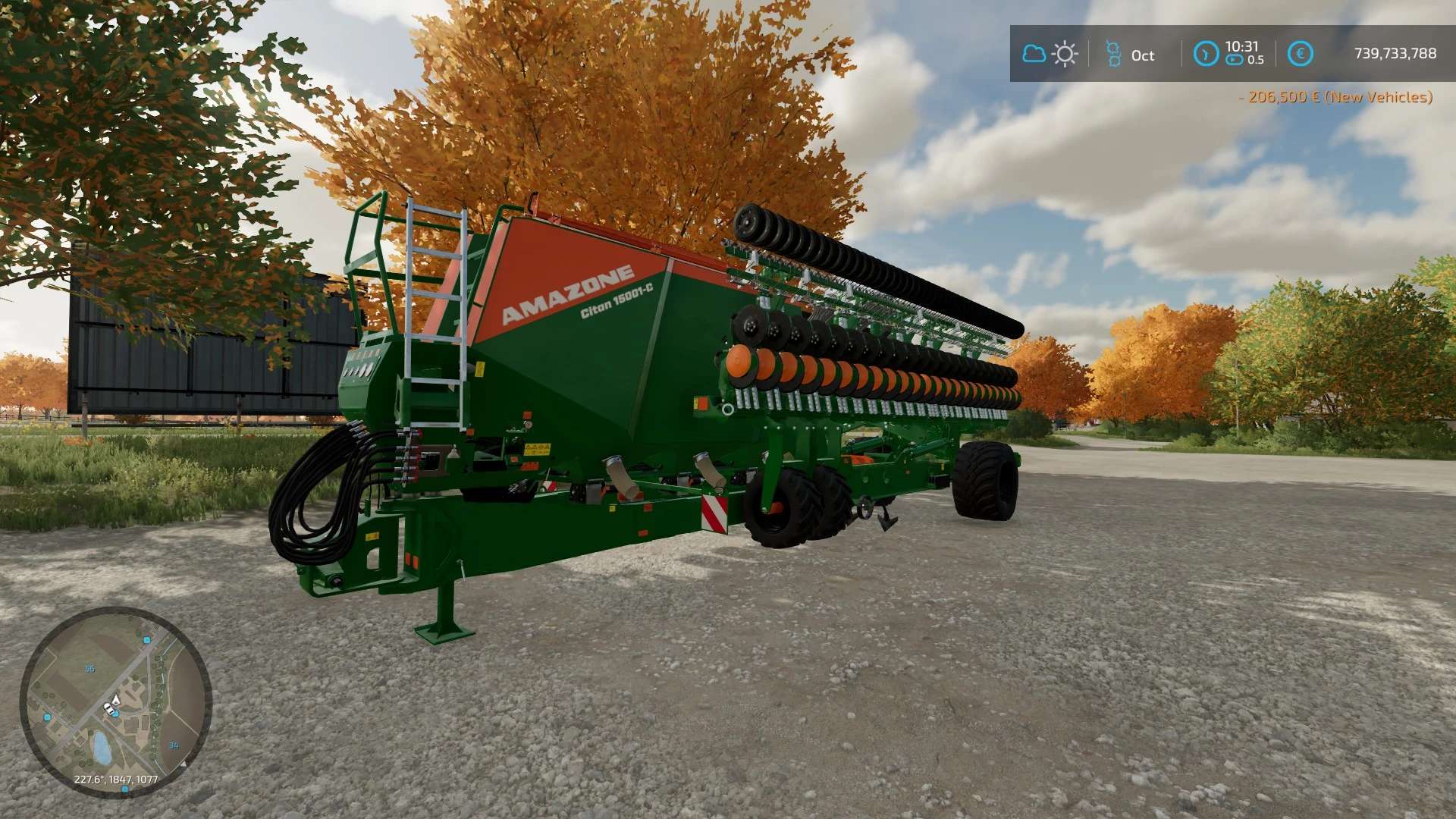Open the circular minimap
The width and height of the screenshot is (1456, 819).
click(x=115, y=701)
